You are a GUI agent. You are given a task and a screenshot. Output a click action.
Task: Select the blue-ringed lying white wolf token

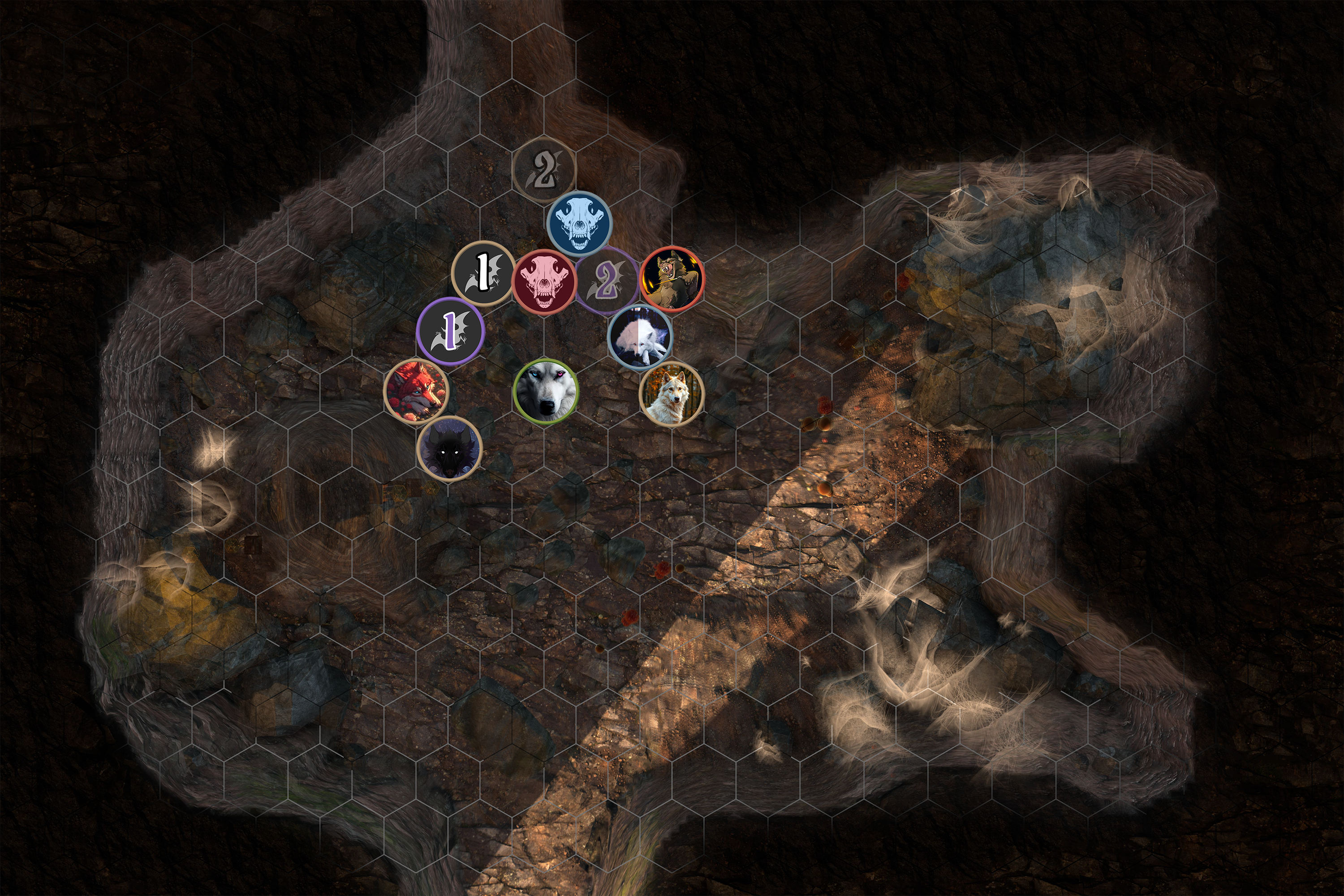click(x=640, y=336)
